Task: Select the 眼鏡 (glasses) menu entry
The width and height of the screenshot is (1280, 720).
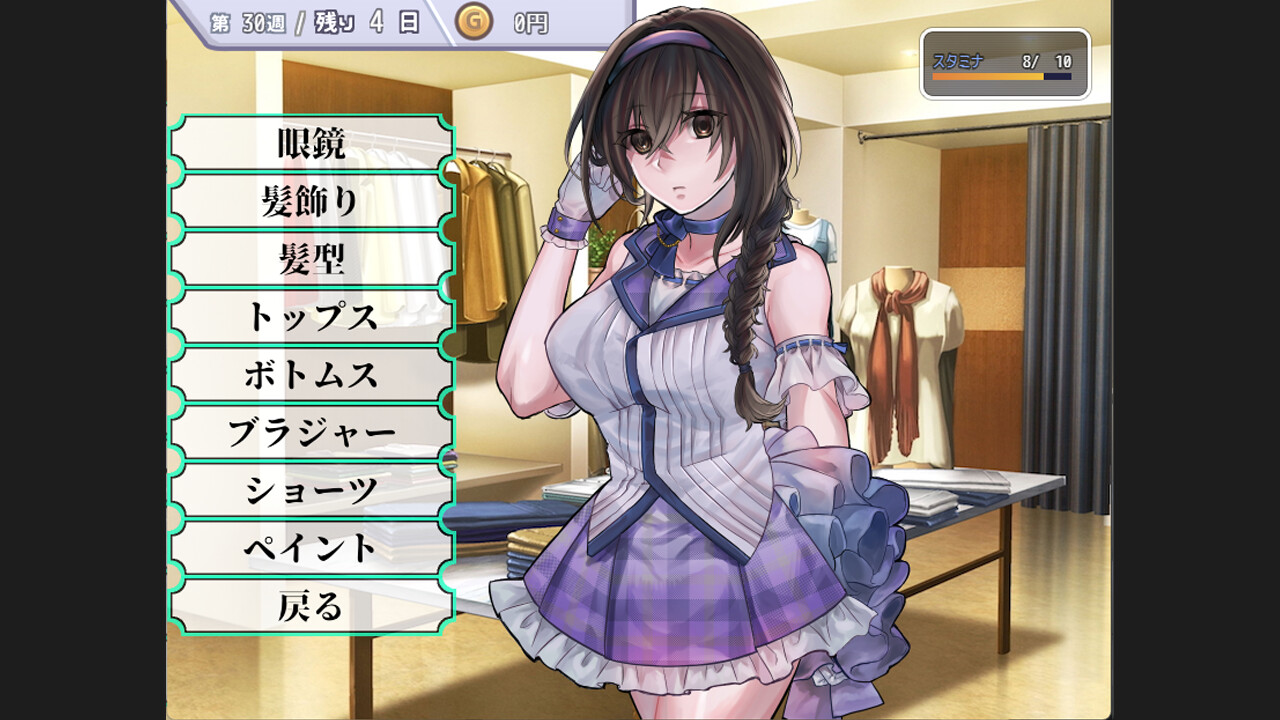Action: click(x=311, y=144)
